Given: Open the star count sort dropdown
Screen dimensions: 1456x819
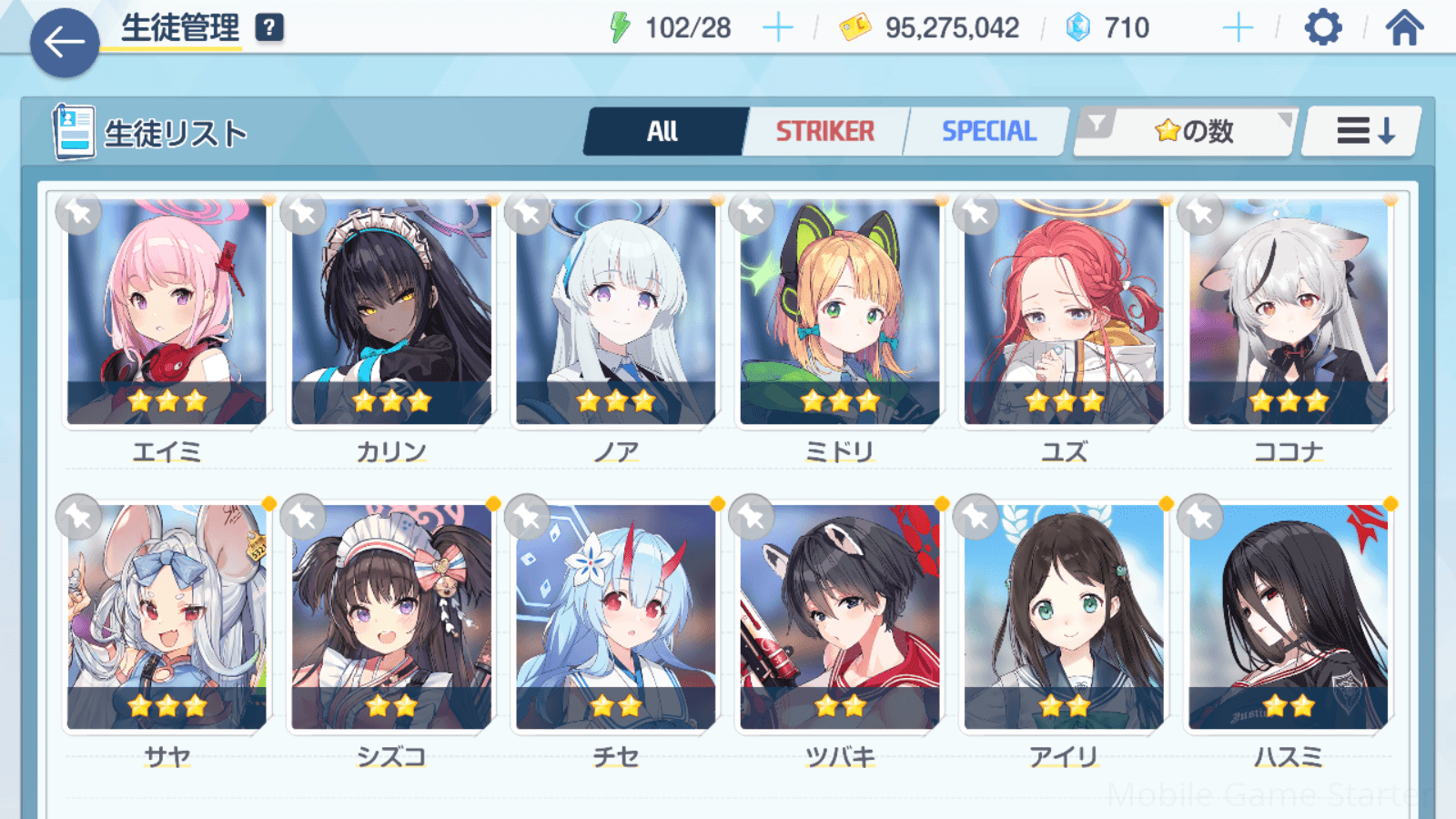Looking at the screenshot, I should pyautogui.click(x=1185, y=132).
